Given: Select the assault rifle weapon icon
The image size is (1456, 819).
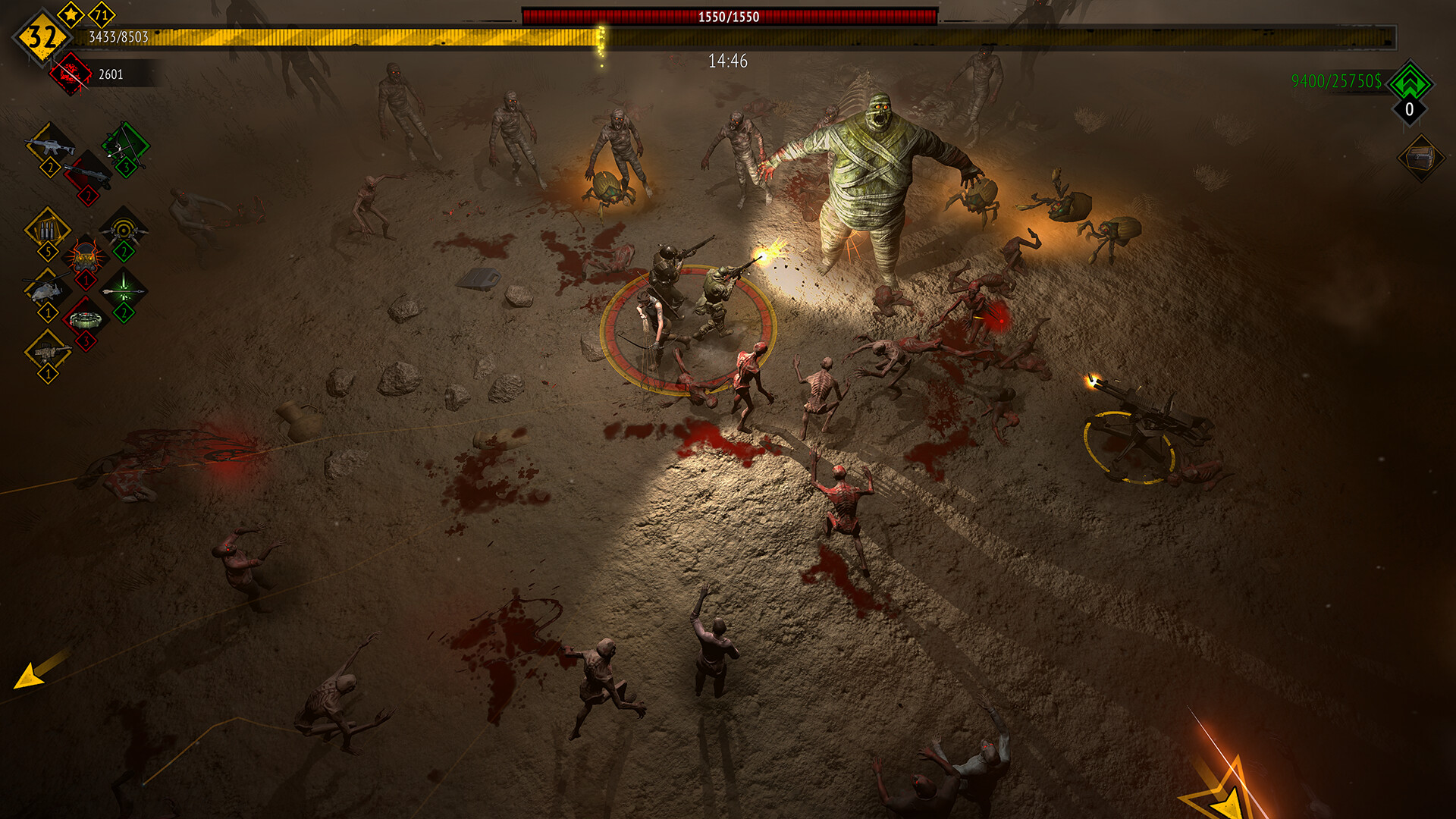Looking at the screenshot, I should 49,145.
